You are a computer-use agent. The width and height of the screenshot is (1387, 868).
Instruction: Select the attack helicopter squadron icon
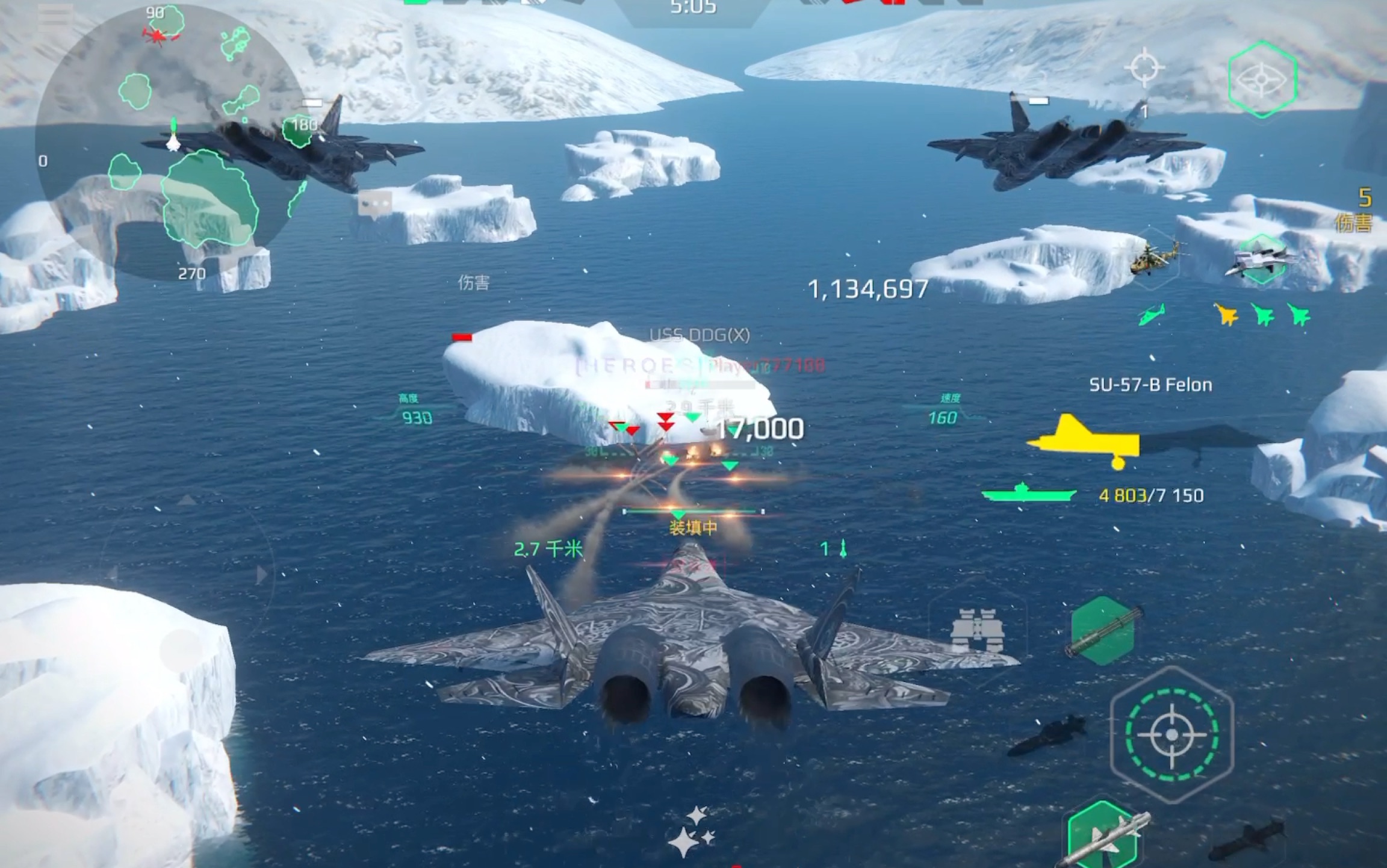pyautogui.click(x=1152, y=259)
